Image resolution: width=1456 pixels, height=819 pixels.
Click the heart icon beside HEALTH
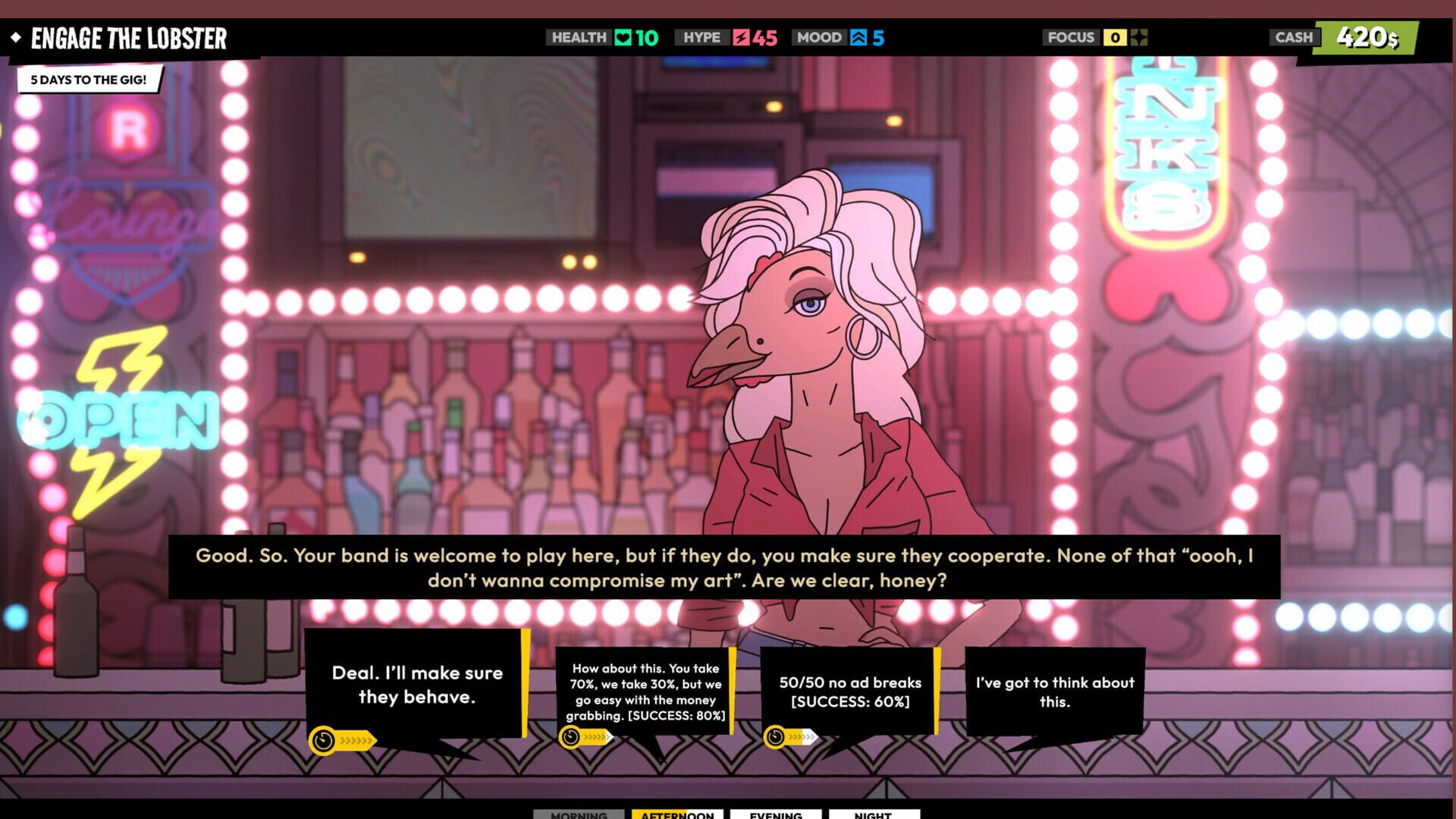coord(623,37)
